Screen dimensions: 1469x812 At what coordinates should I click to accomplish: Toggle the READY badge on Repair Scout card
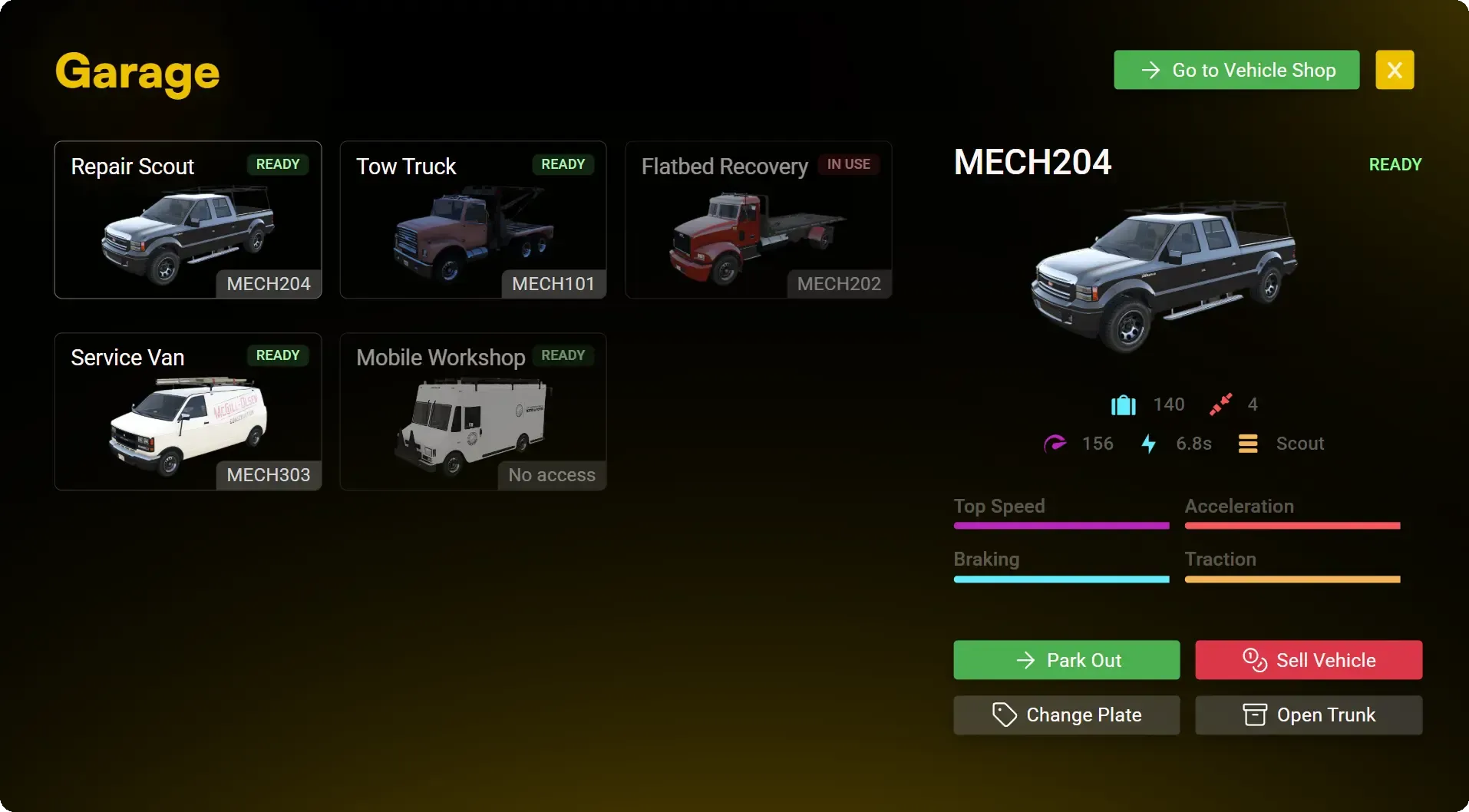point(277,164)
